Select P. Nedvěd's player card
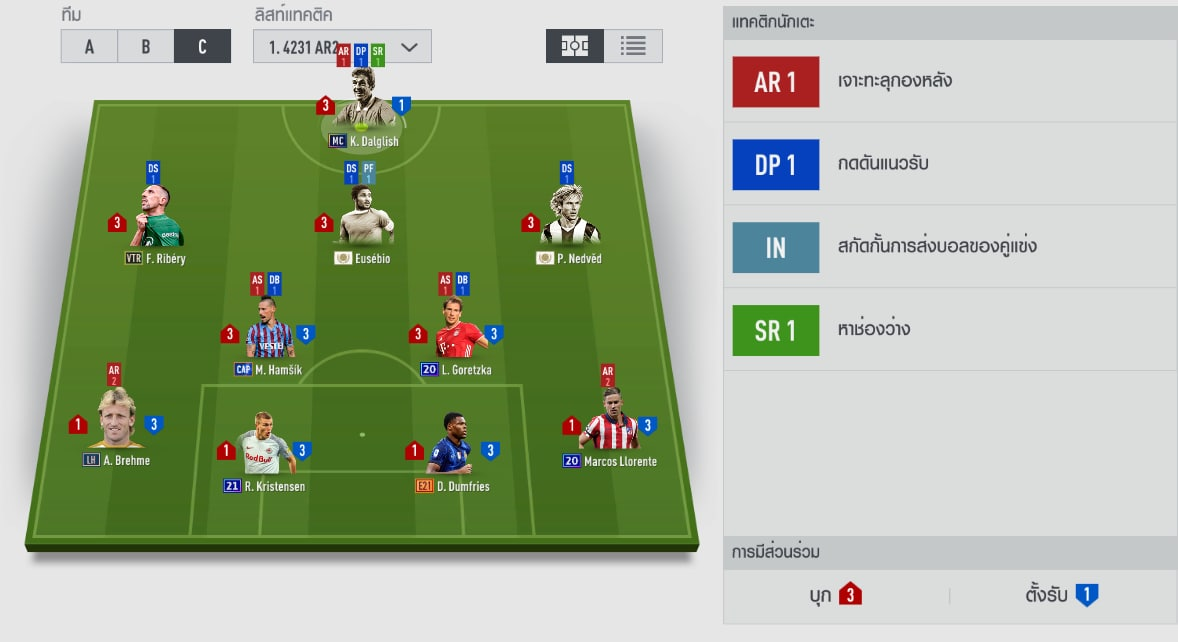 tap(569, 220)
